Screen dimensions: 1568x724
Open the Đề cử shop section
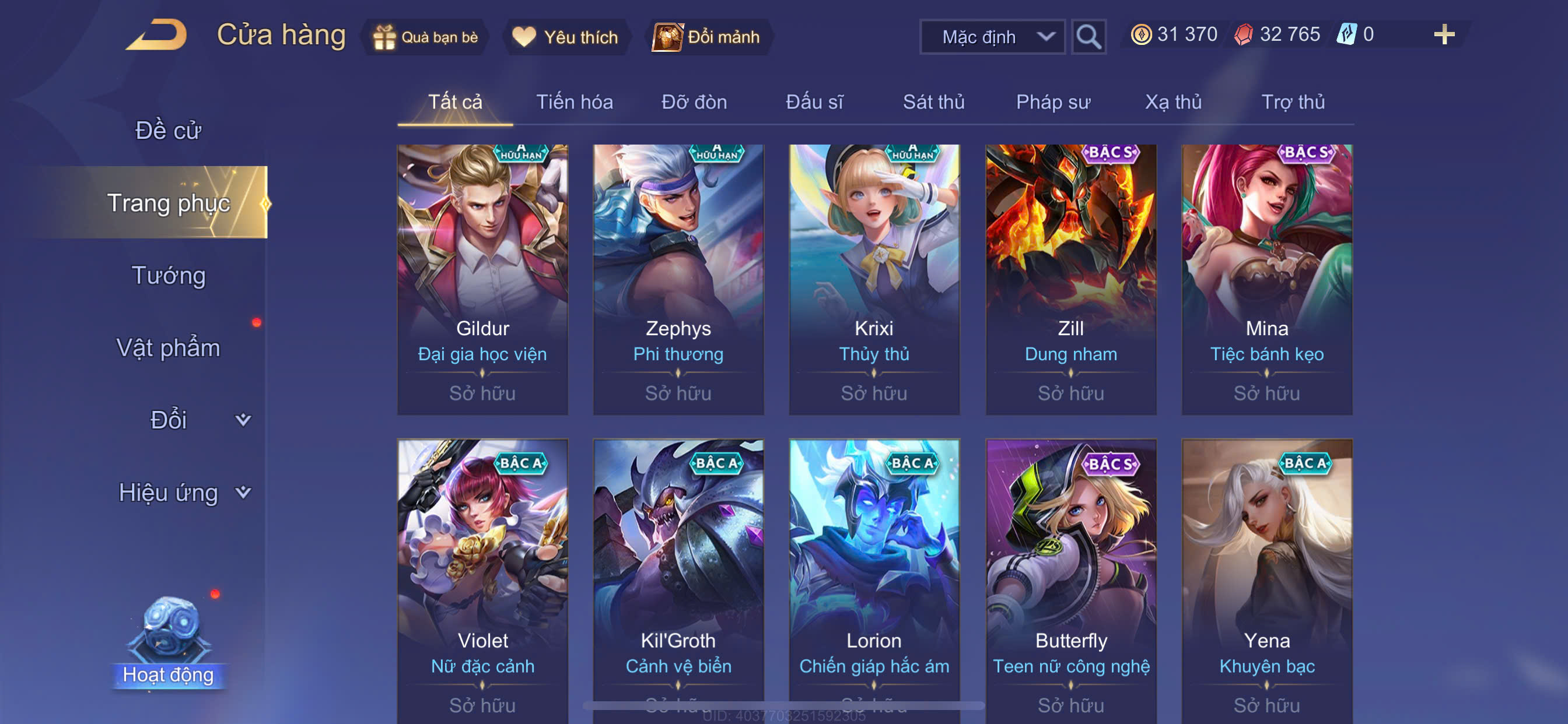(x=168, y=130)
